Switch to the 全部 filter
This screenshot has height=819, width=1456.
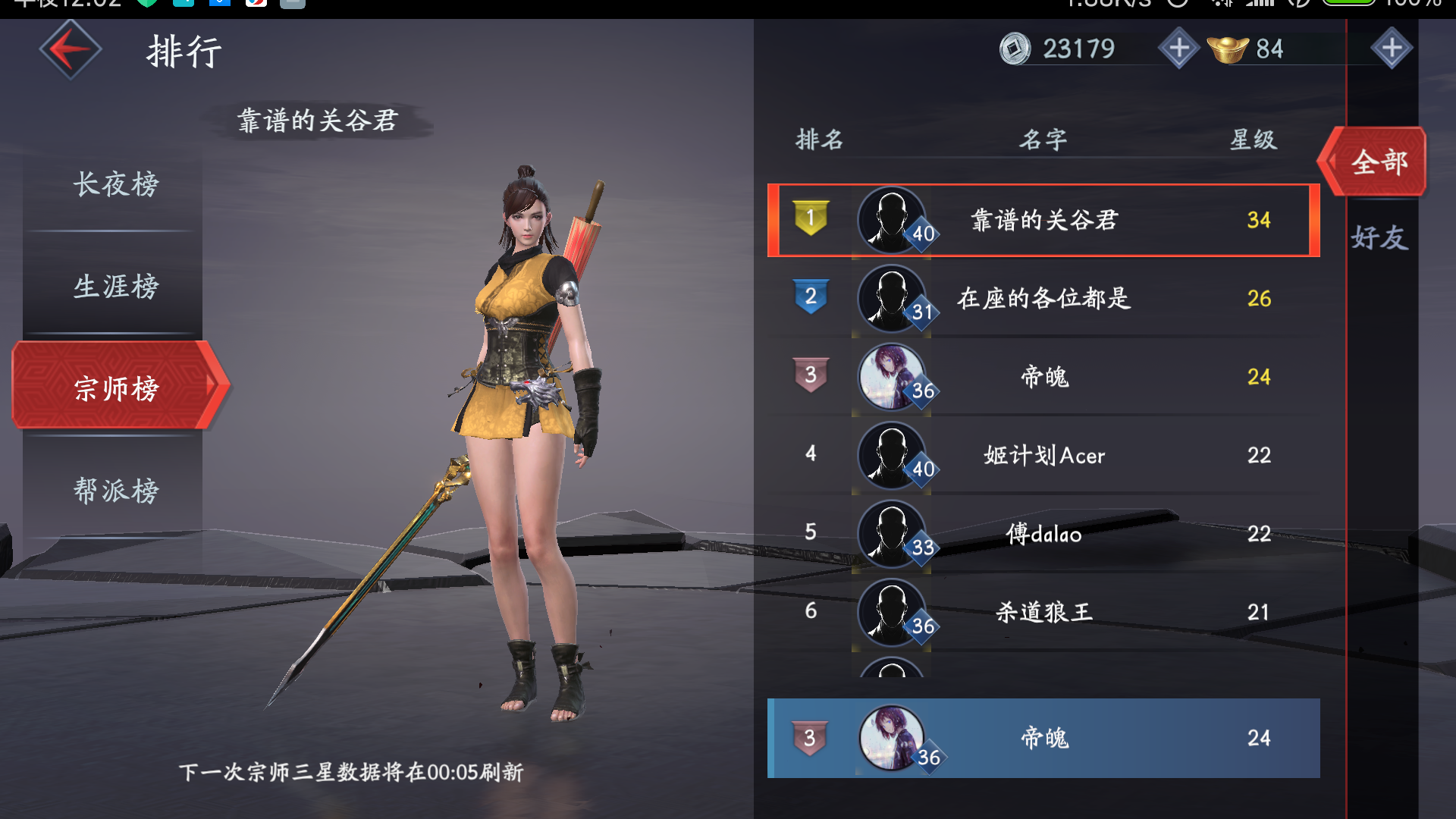[1380, 162]
